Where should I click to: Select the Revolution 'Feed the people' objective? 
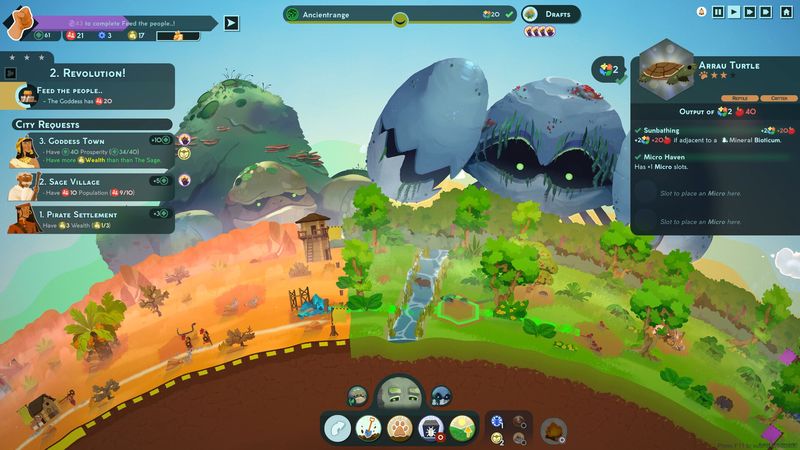click(x=90, y=94)
